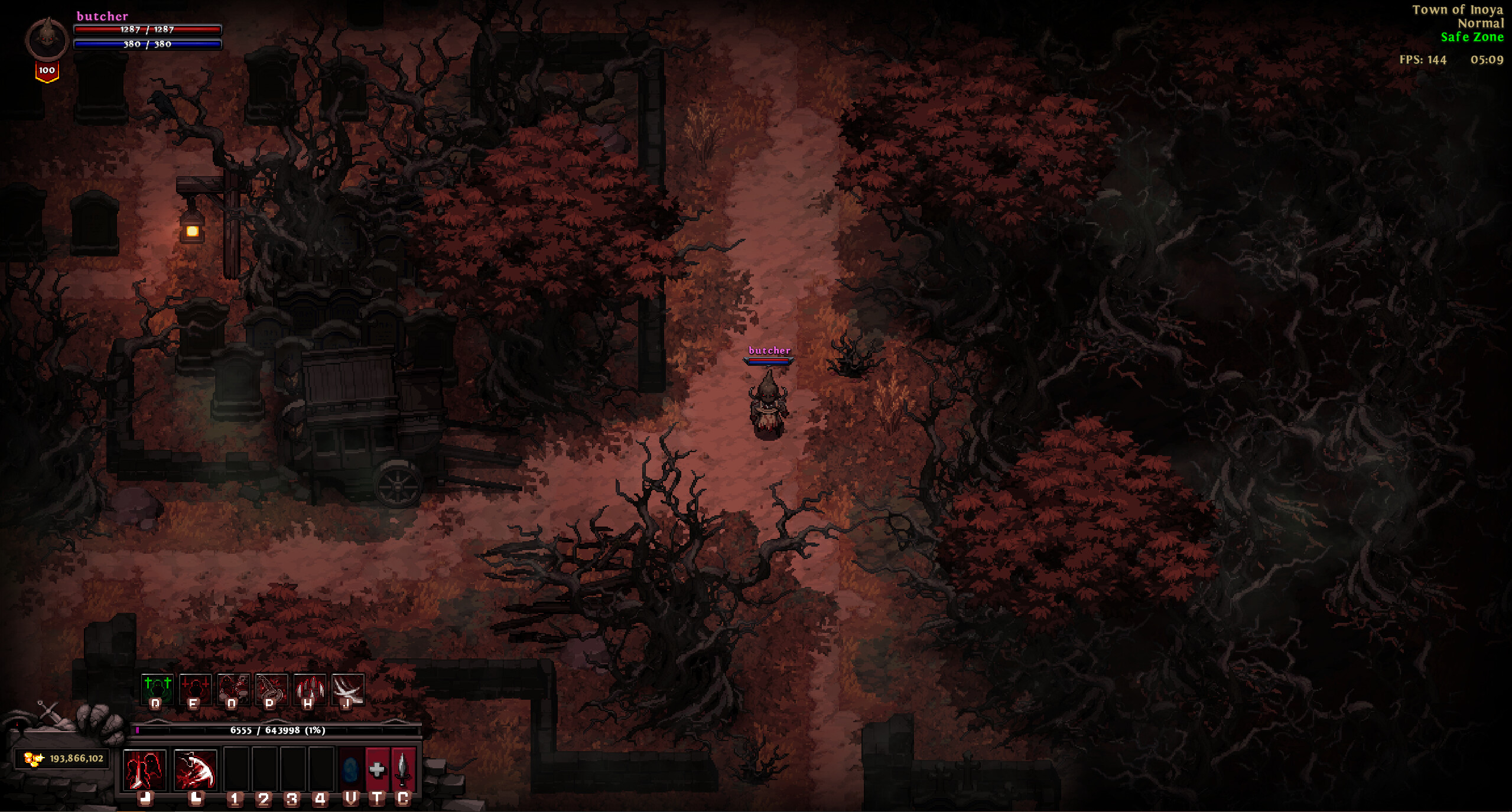Click the experience bar showing 6555 / 643998
Screen dimensions: 1512x812
(278, 730)
